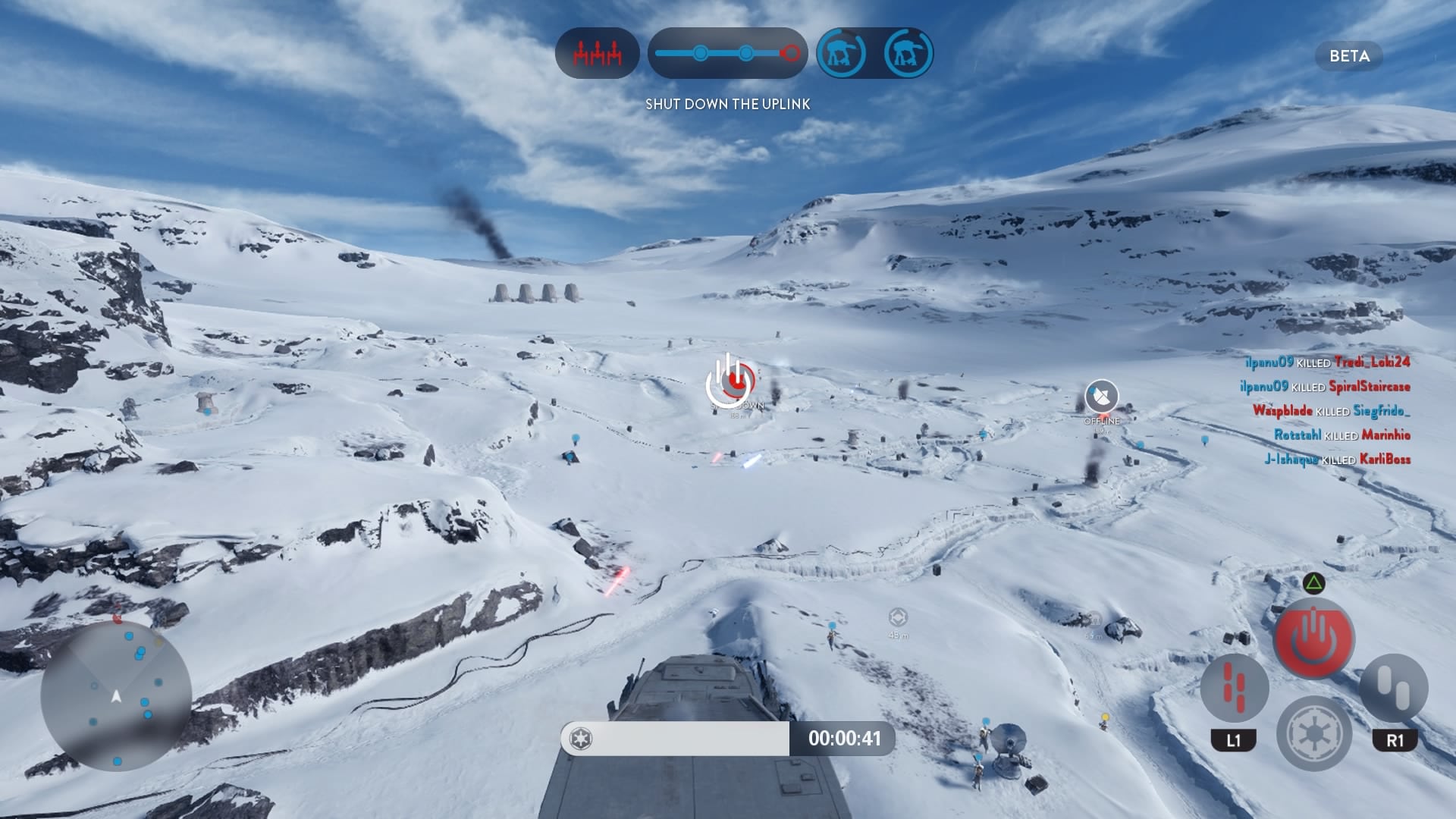Open the circular minimap radar
Viewport: 1456px width, 819px height.
(x=116, y=696)
